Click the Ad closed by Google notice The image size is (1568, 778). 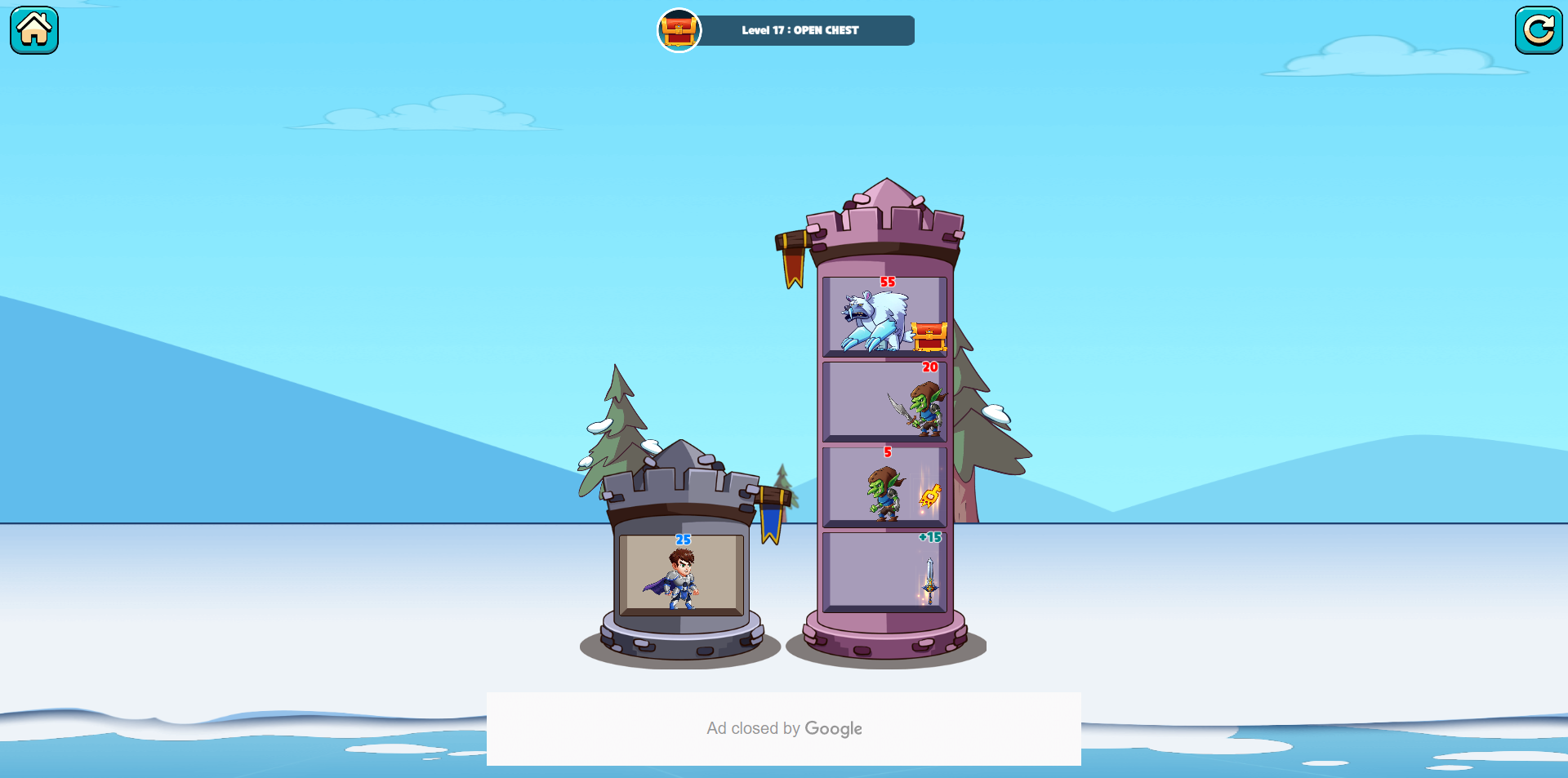coord(784,728)
